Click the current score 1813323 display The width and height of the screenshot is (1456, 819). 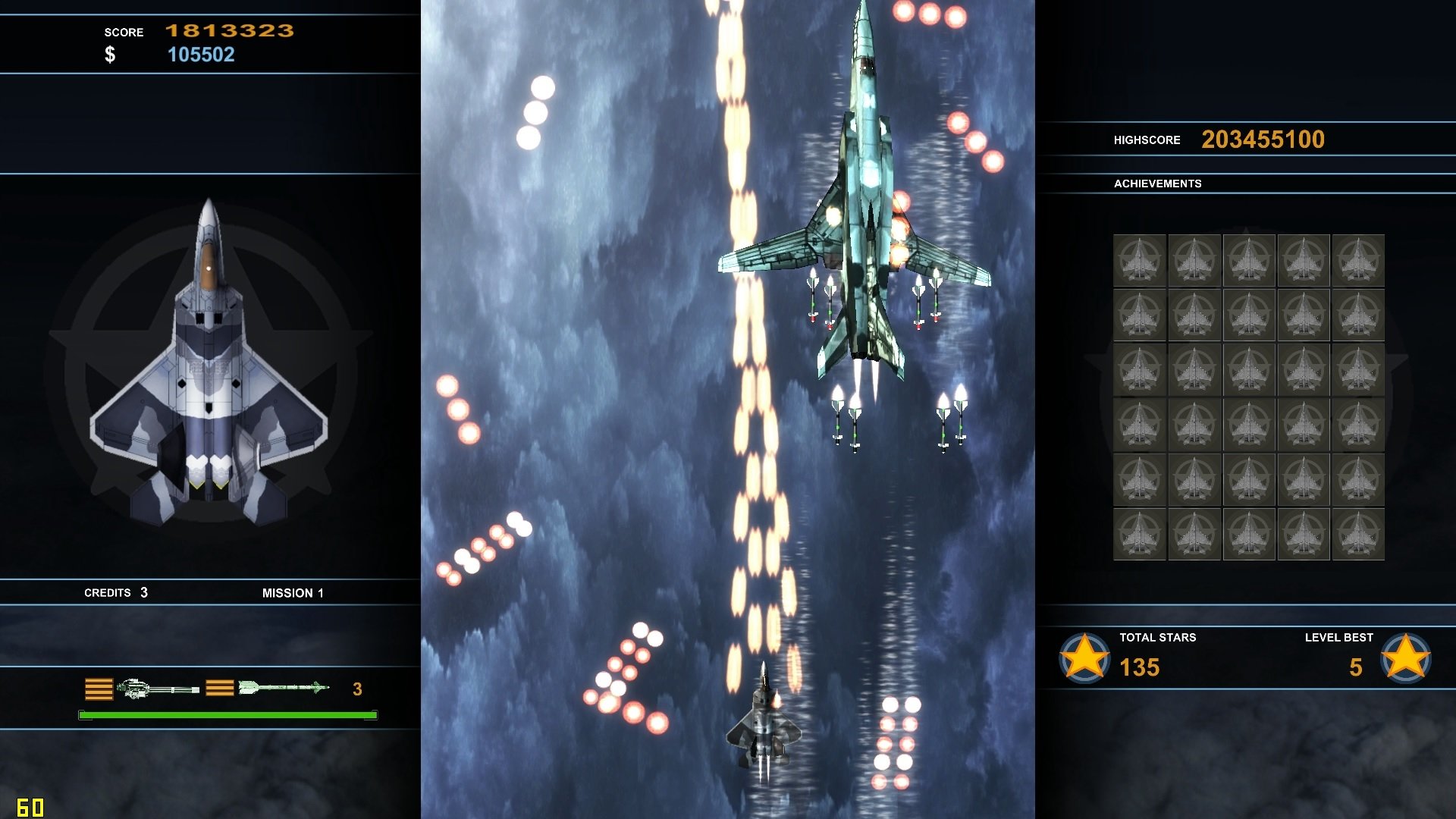point(231,31)
